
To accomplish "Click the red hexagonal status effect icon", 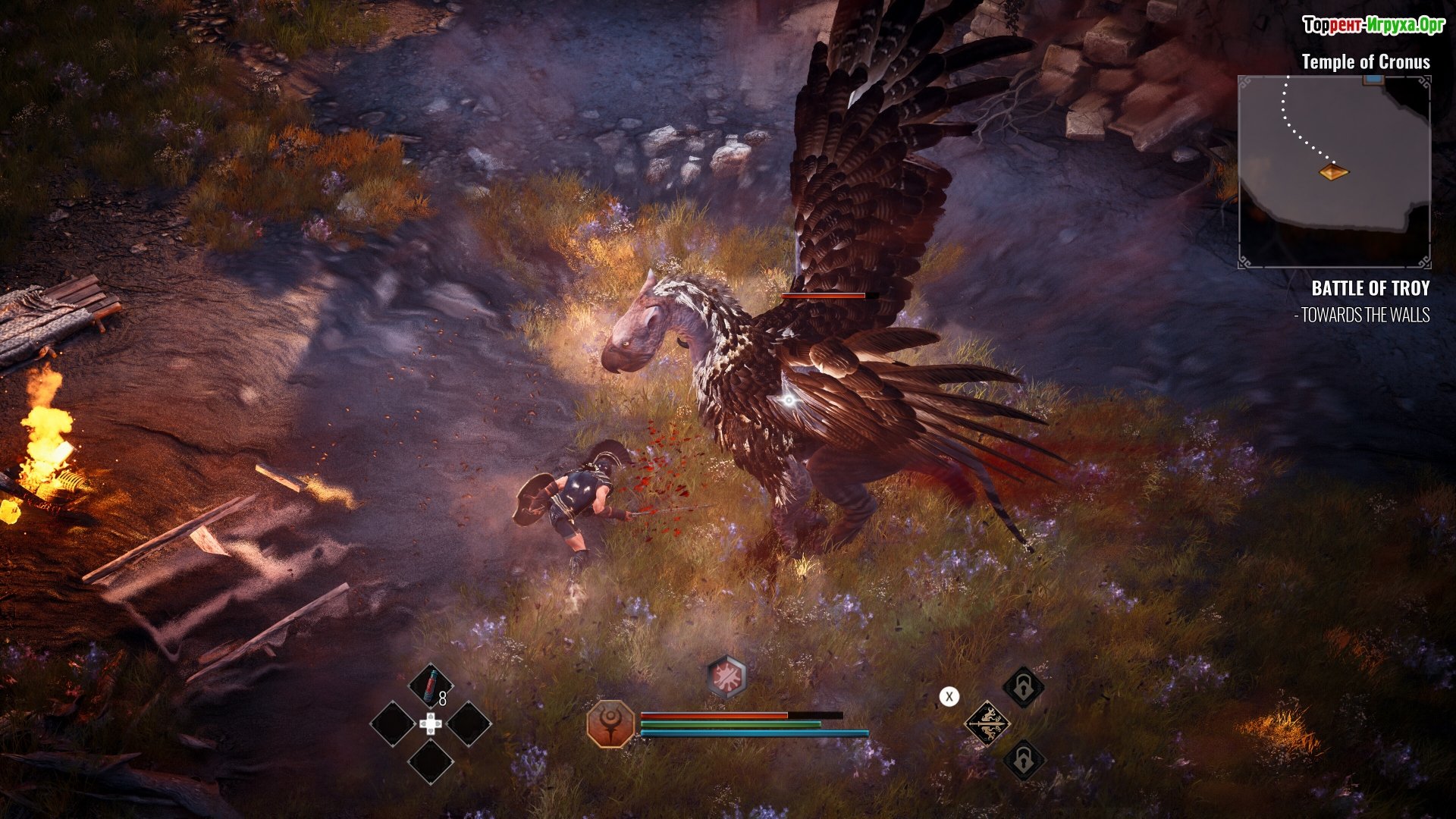I will [726, 676].
